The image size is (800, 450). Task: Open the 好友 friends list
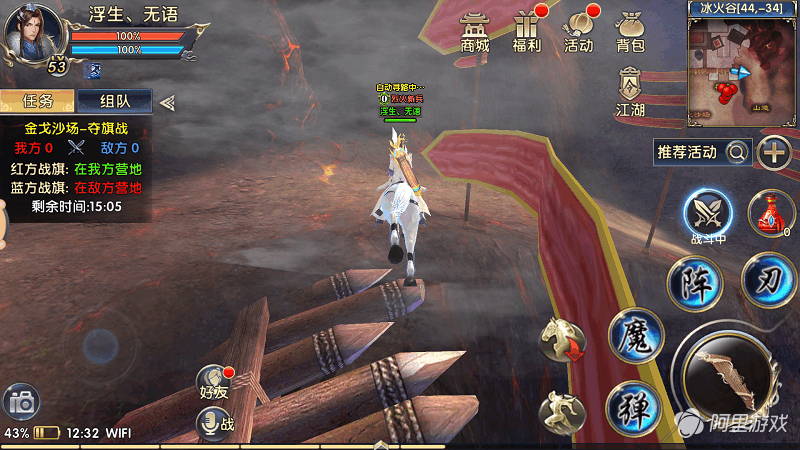213,386
